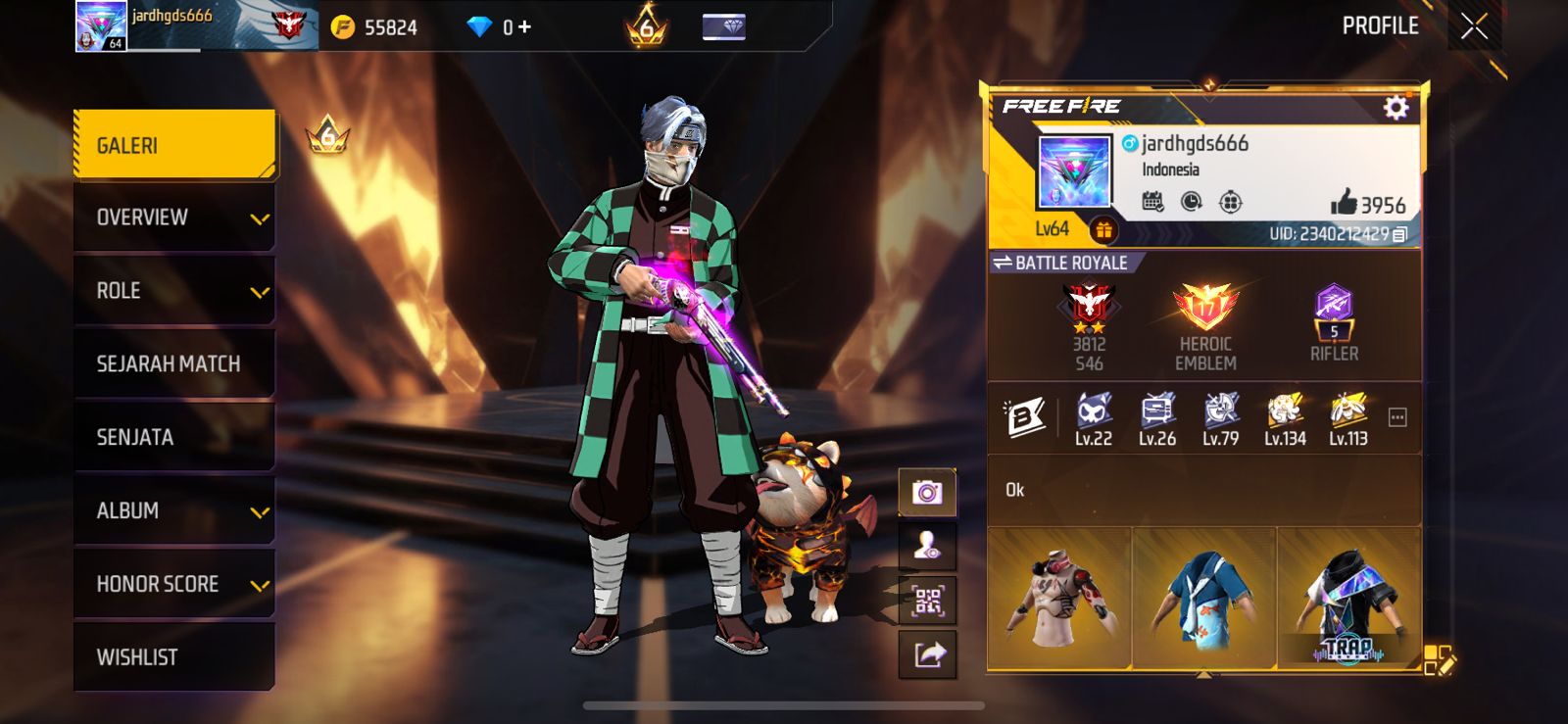Switch mode from Battle Royale stats
Viewport: 1568px width, 724px height.
coord(1060,263)
